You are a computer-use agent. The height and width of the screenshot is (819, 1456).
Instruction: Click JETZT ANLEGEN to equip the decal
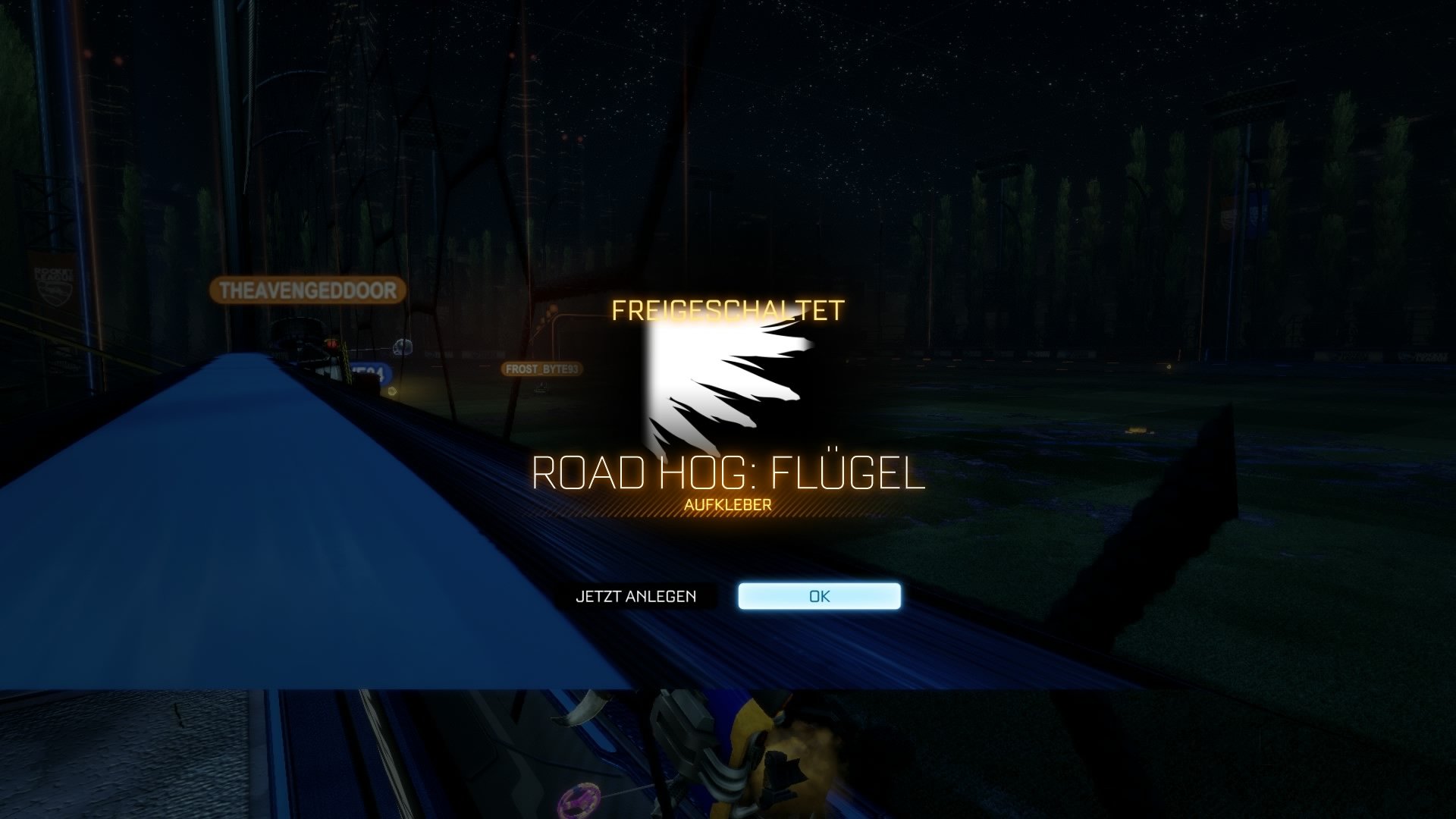[x=635, y=598]
